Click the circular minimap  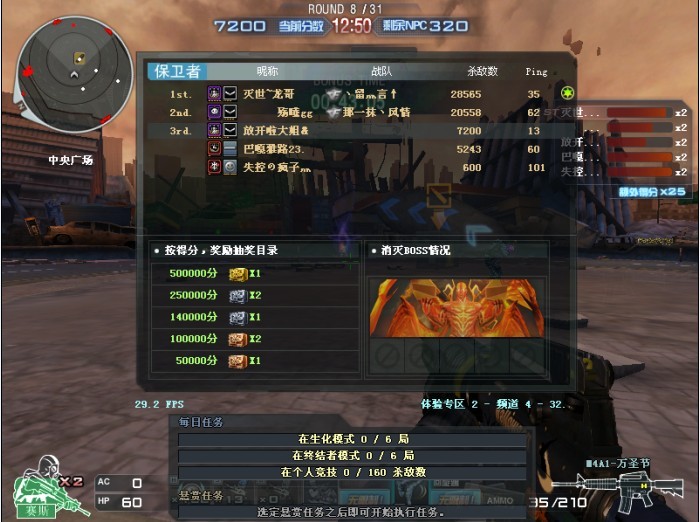click(x=74, y=74)
